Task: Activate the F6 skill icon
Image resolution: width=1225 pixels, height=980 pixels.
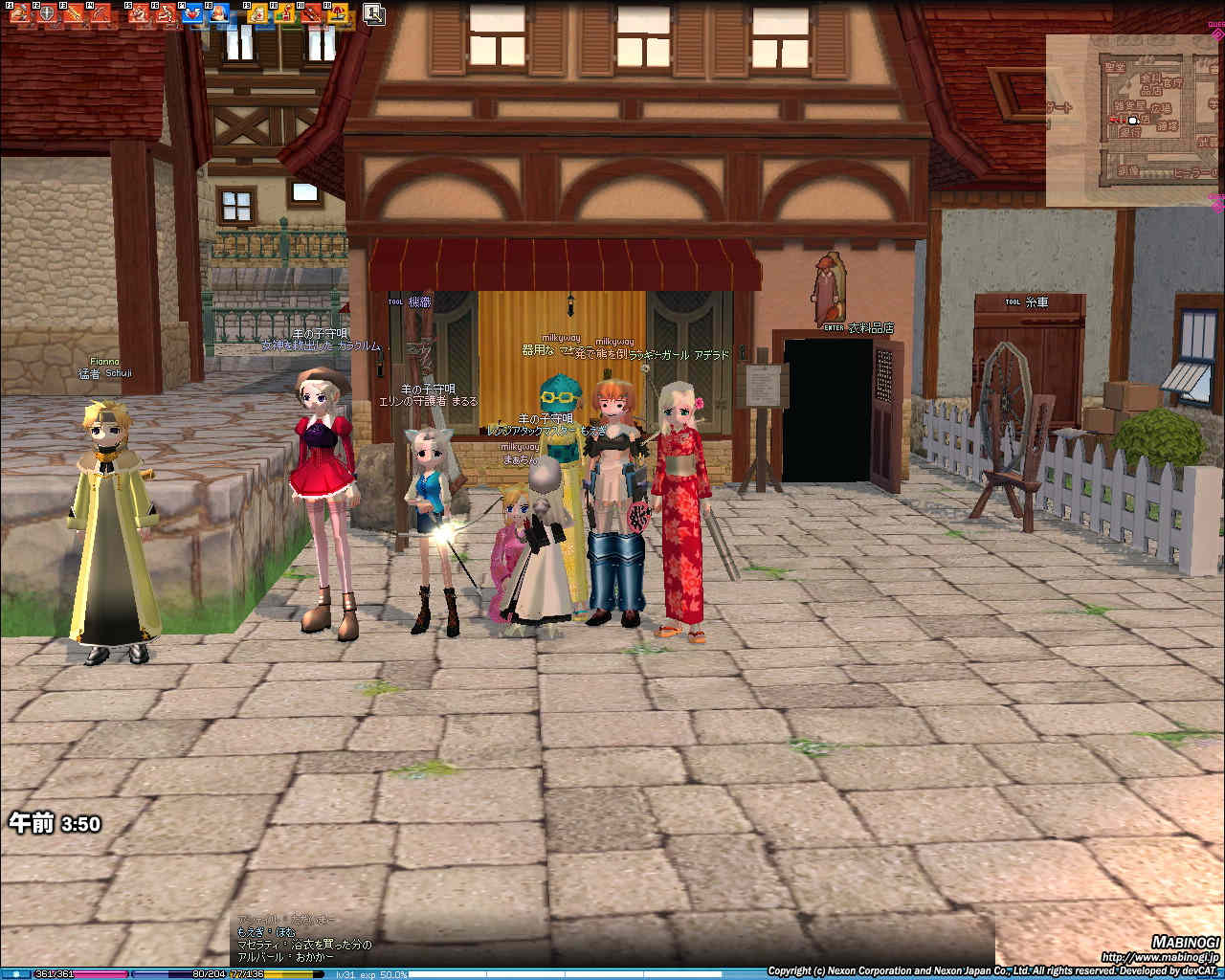Action: (x=167, y=13)
